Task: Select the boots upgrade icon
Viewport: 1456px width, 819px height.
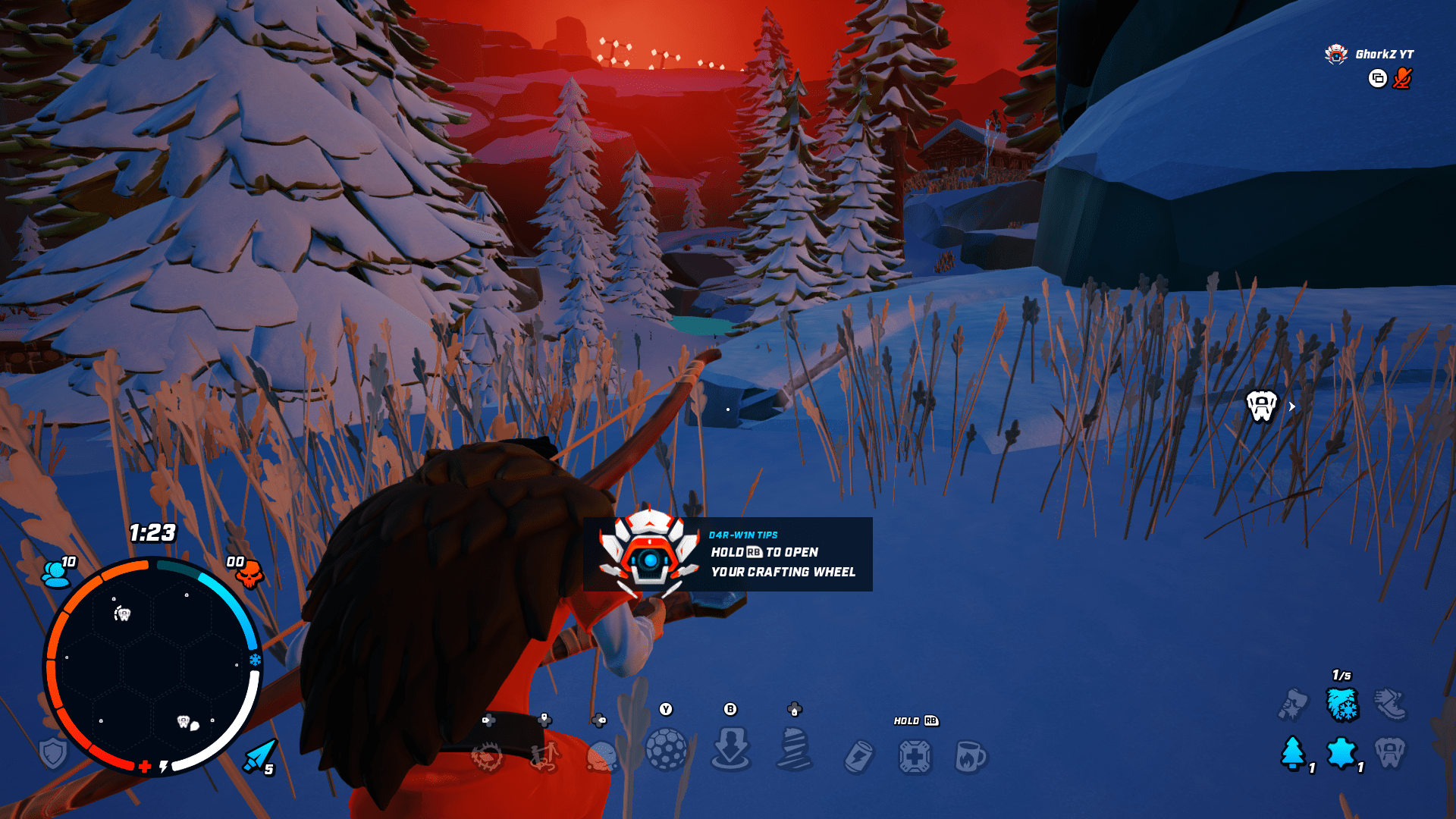Action: [x=1390, y=704]
